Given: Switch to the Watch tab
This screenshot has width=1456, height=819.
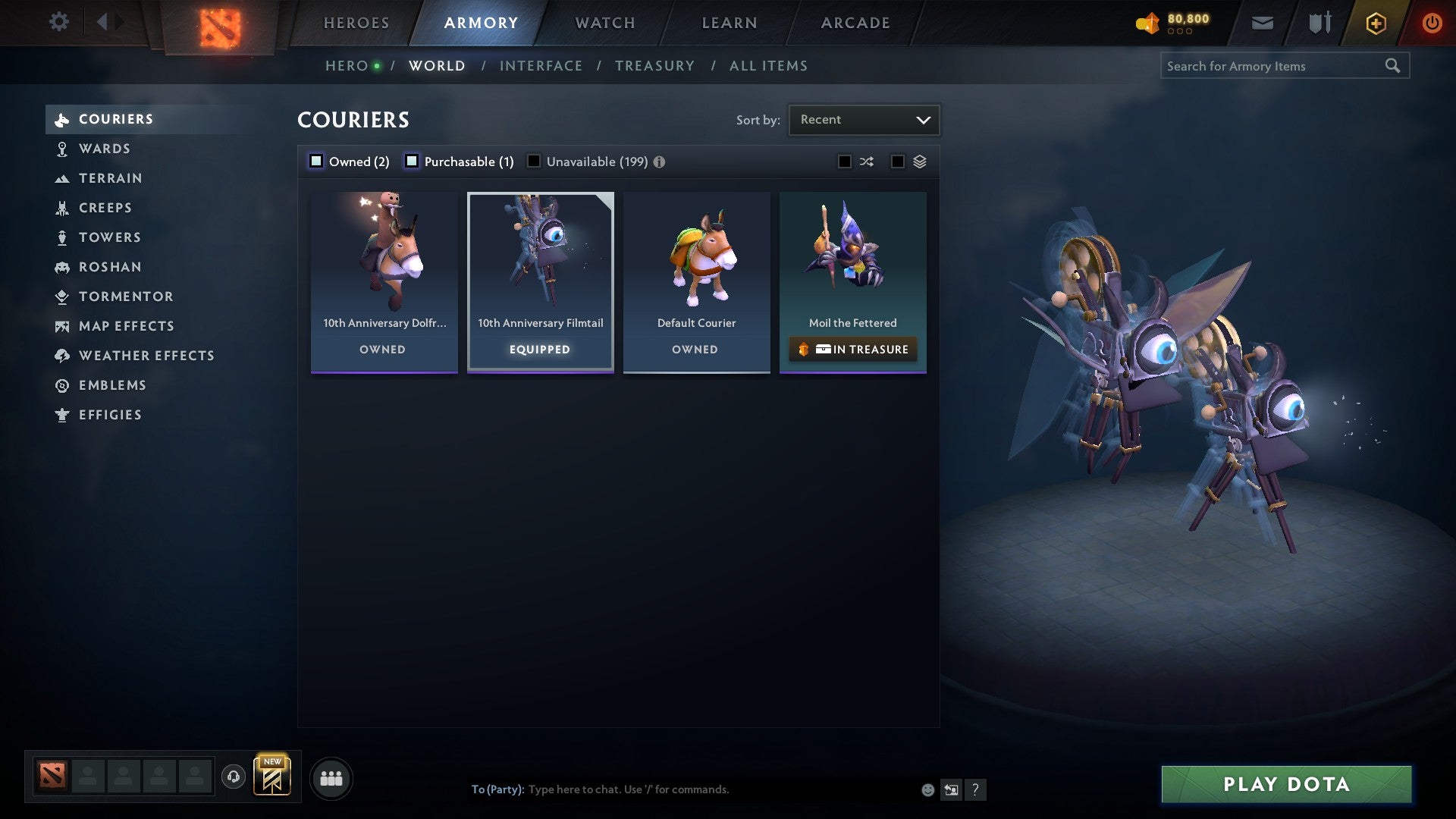Looking at the screenshot, I should pyautogui.click(x=604, y=22).
